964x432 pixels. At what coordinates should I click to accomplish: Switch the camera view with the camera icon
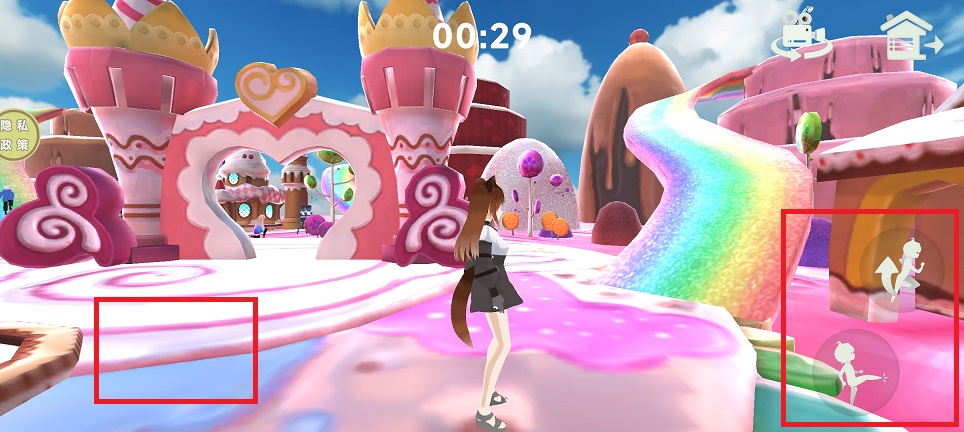tap(802, 37)
